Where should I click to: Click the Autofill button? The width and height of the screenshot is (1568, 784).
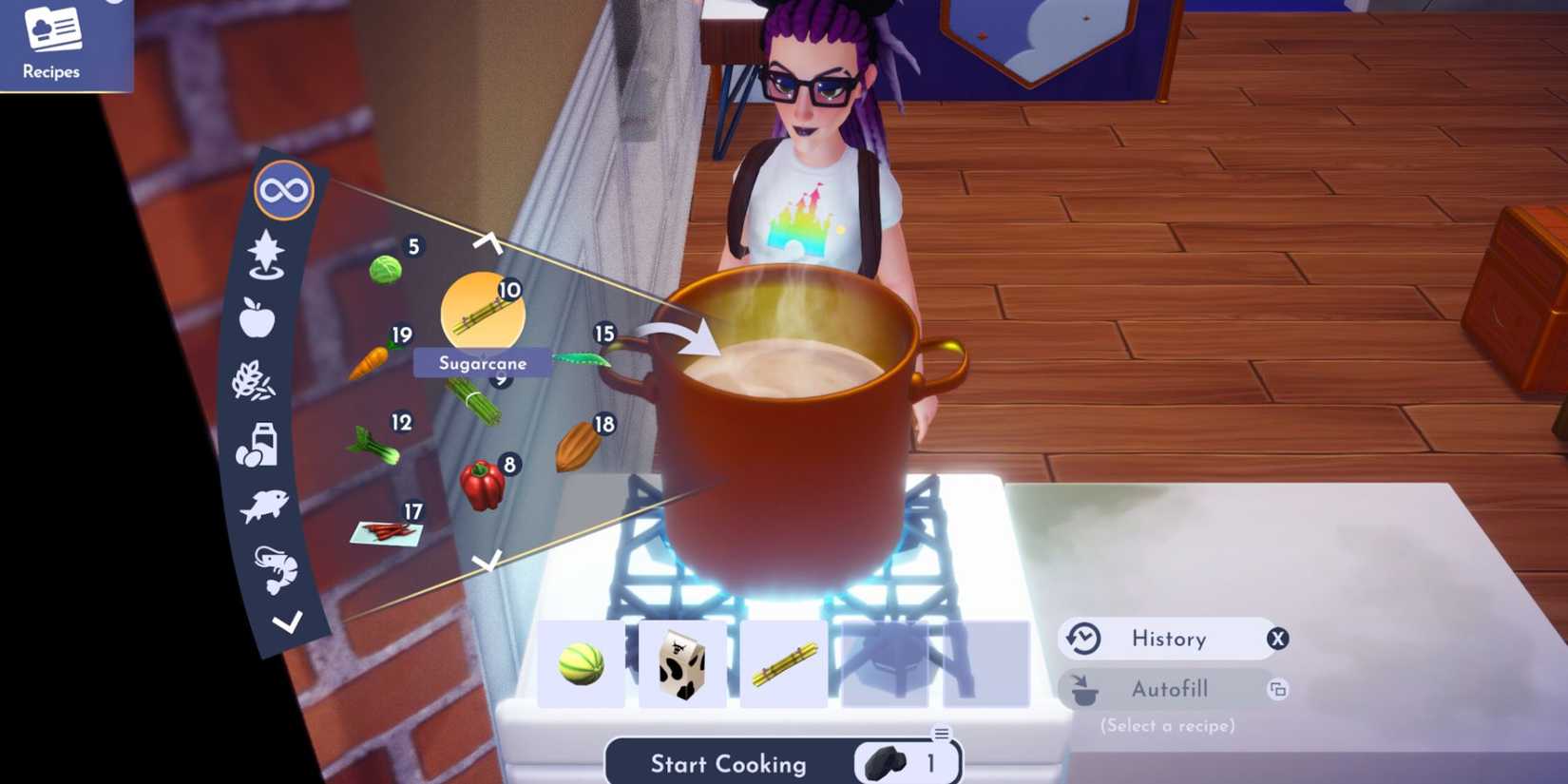[1171, 689]
